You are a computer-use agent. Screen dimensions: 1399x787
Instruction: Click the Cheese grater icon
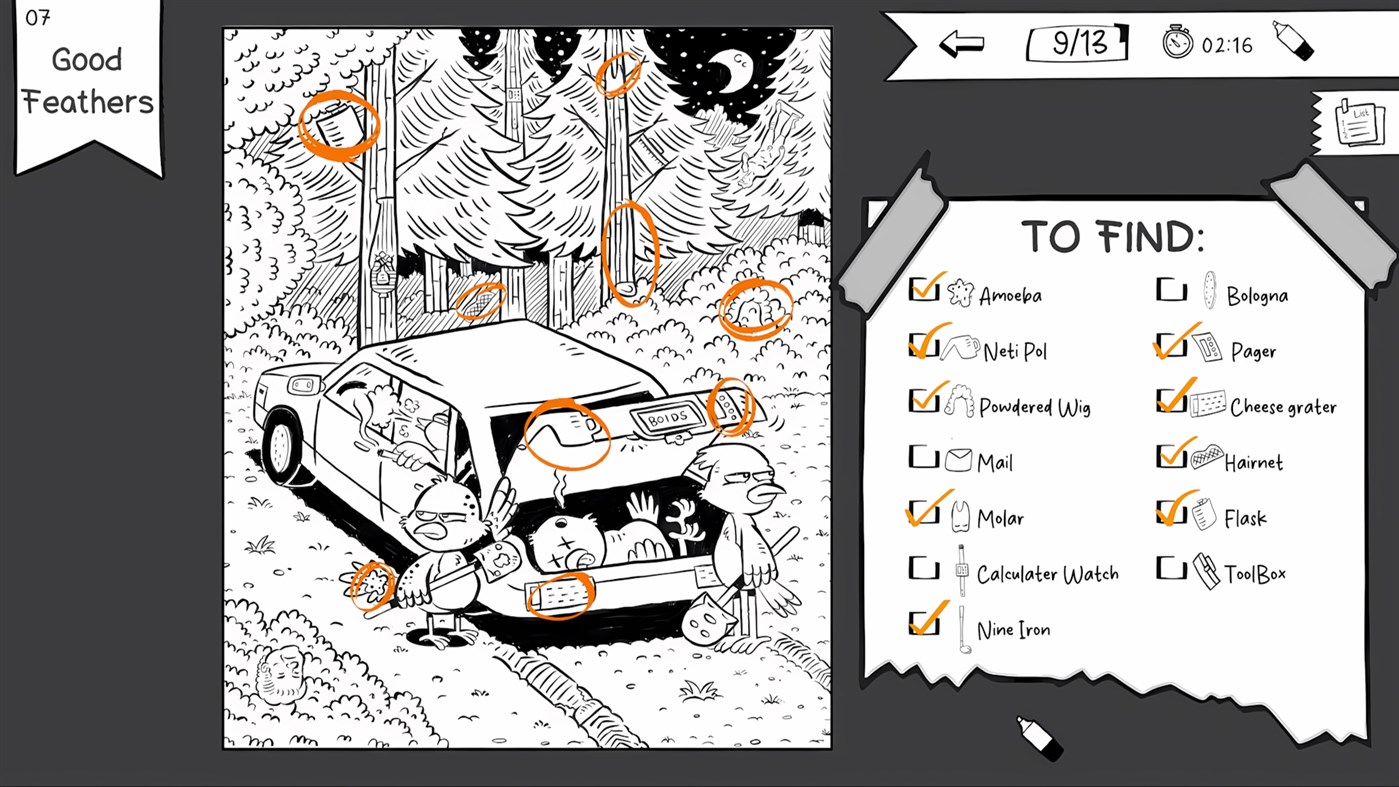pyautogui.click(x=1209, y=405)
